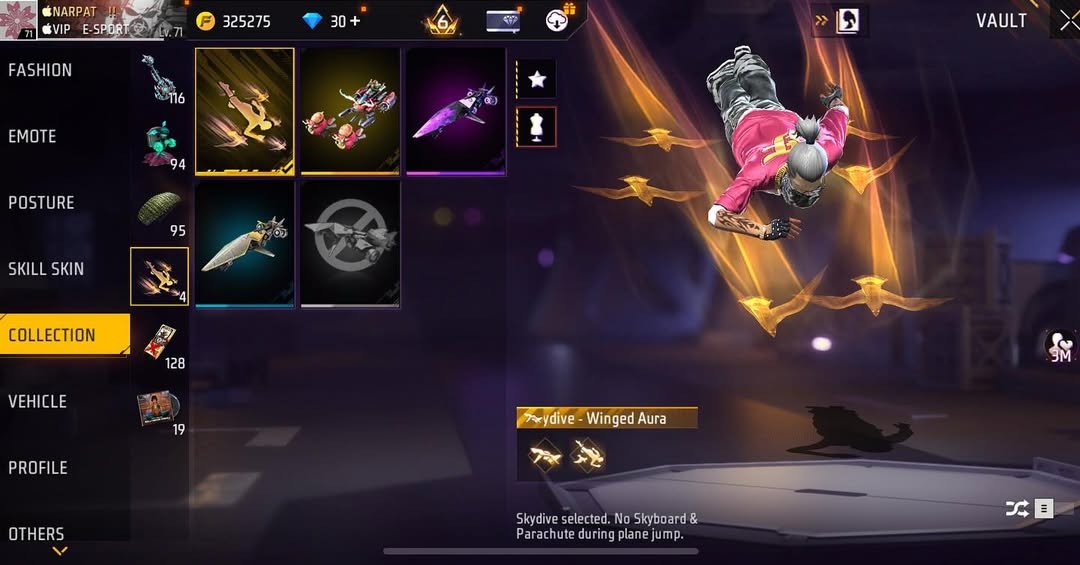
Task: Select the Winged Aura skydive tile
Action: [245, 111]
